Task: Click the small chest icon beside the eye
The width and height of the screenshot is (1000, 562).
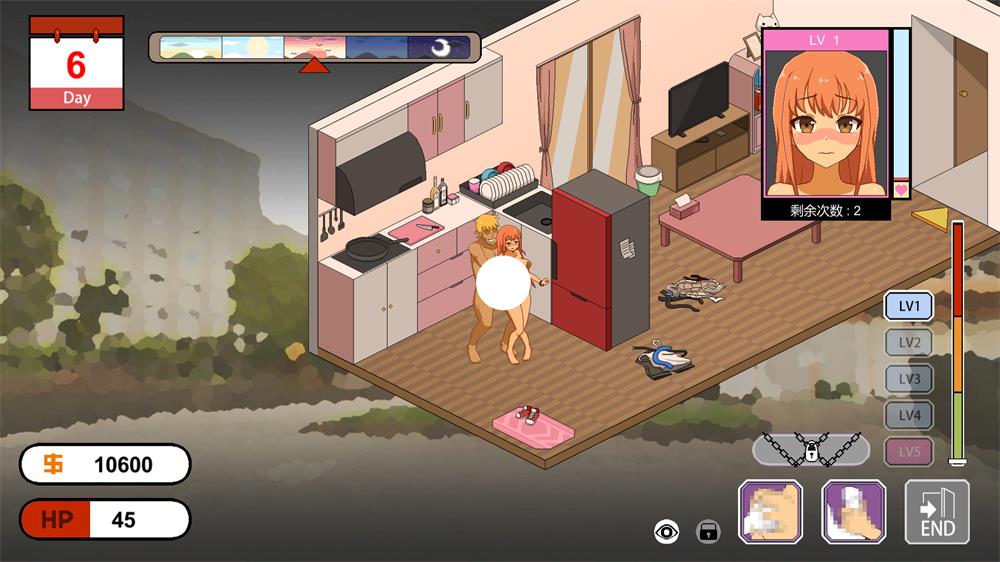Action: click(x=708, y=531)
